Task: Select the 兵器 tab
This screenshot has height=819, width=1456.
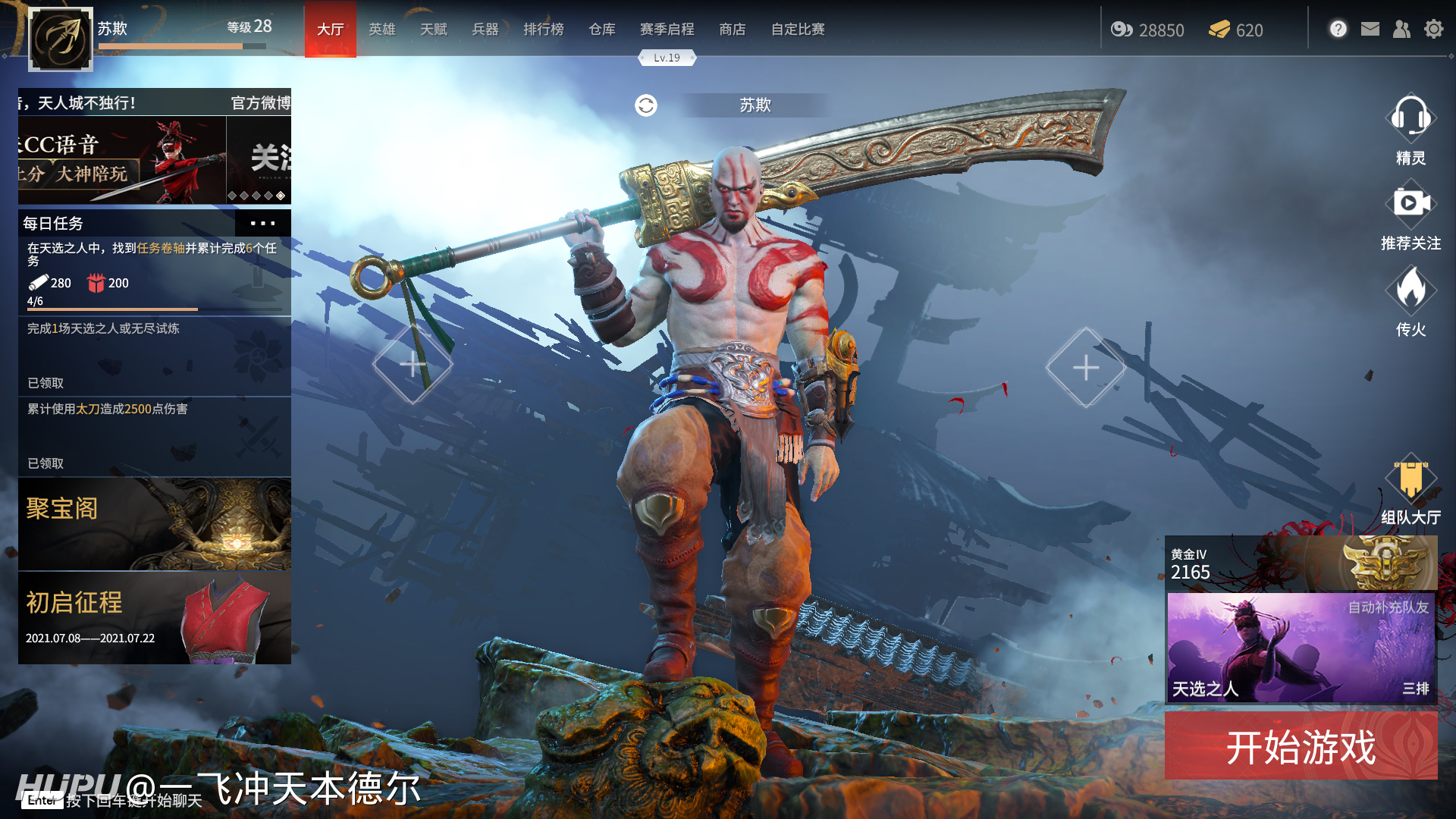Action: pyautogui.click(x=485, y=30)
